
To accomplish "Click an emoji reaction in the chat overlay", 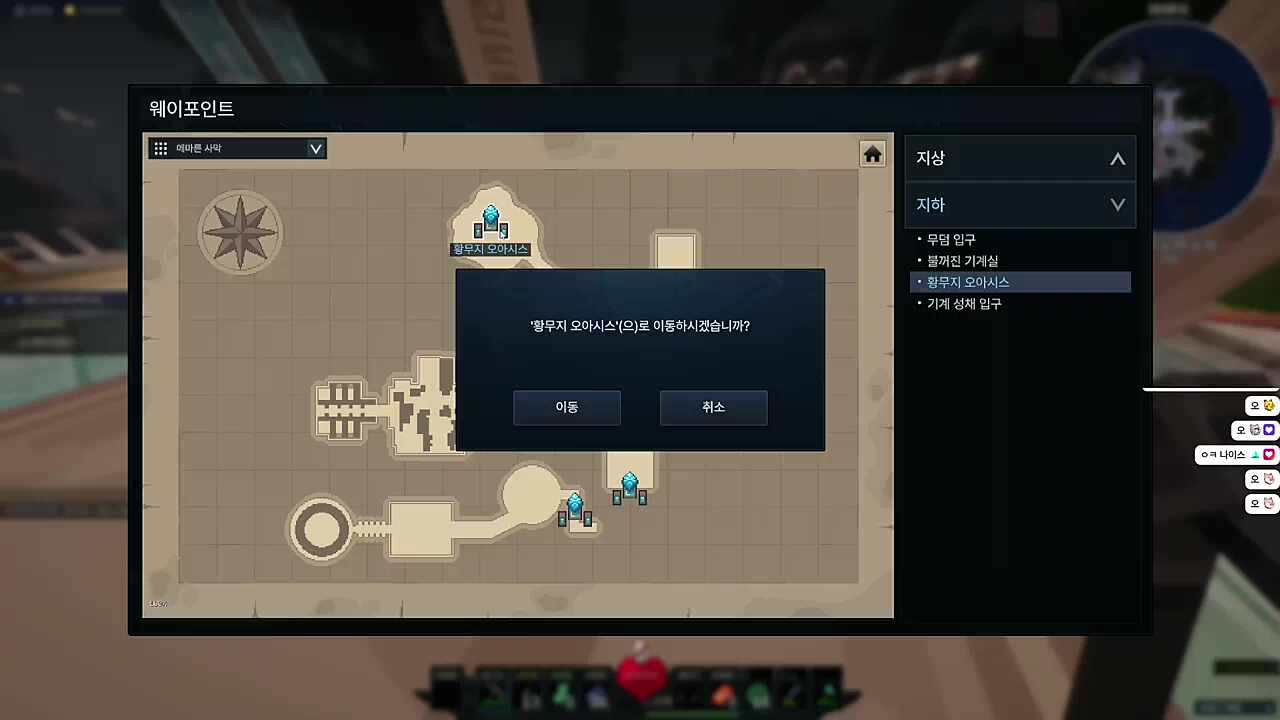I will (x=1268, y=404).
